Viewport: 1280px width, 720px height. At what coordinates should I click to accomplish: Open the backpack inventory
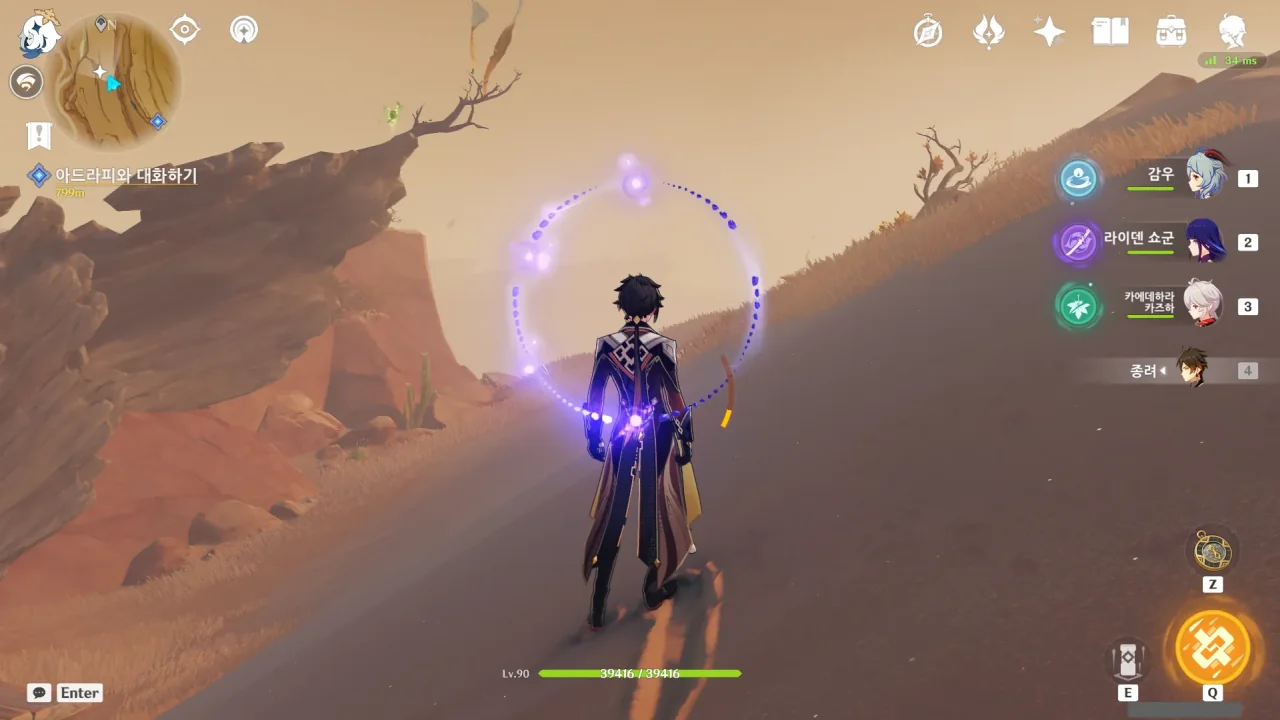click(x=1171, y=31)
